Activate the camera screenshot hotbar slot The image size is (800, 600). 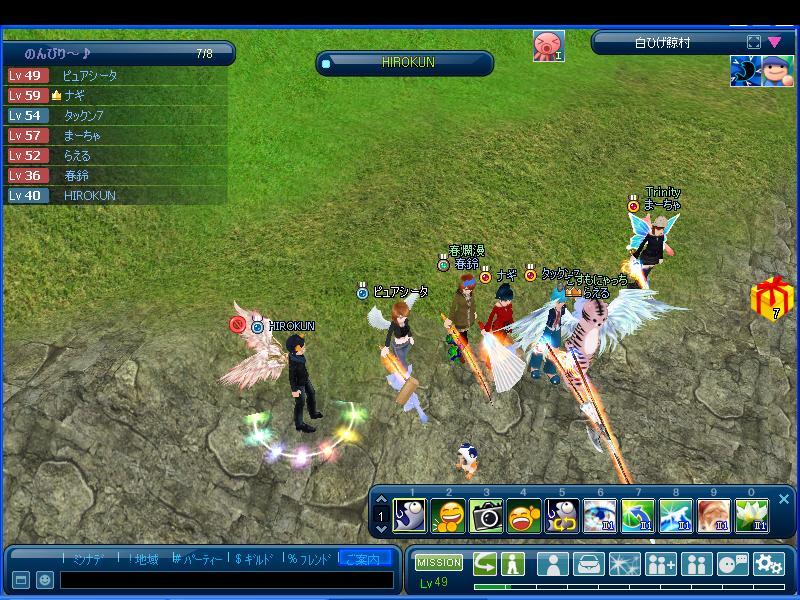[x=486, y=516]
